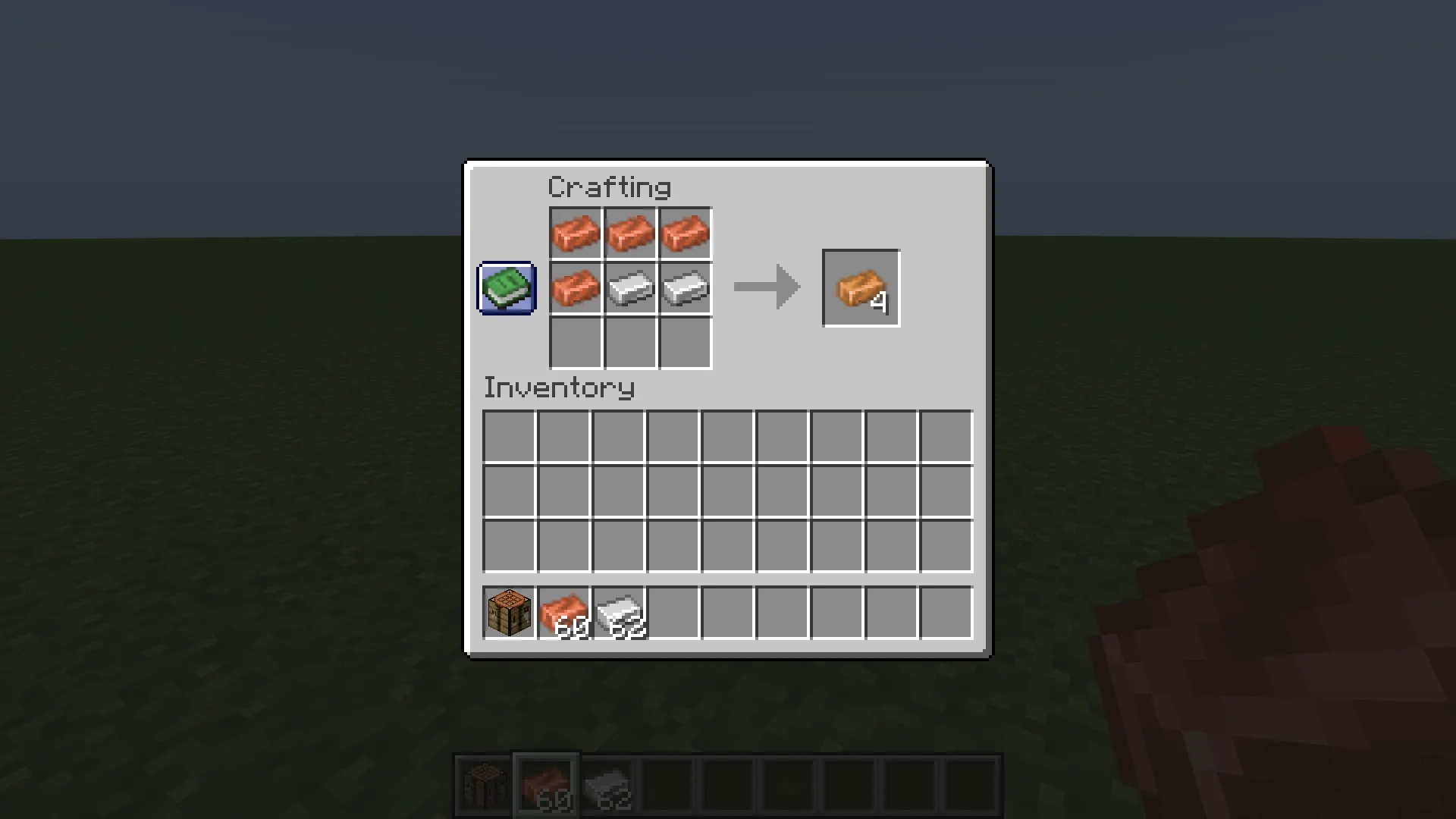This screenshot has height=819, width=1456.
Task: Click the empty bottom-right crafting grid slot
Action: point(685,343)
